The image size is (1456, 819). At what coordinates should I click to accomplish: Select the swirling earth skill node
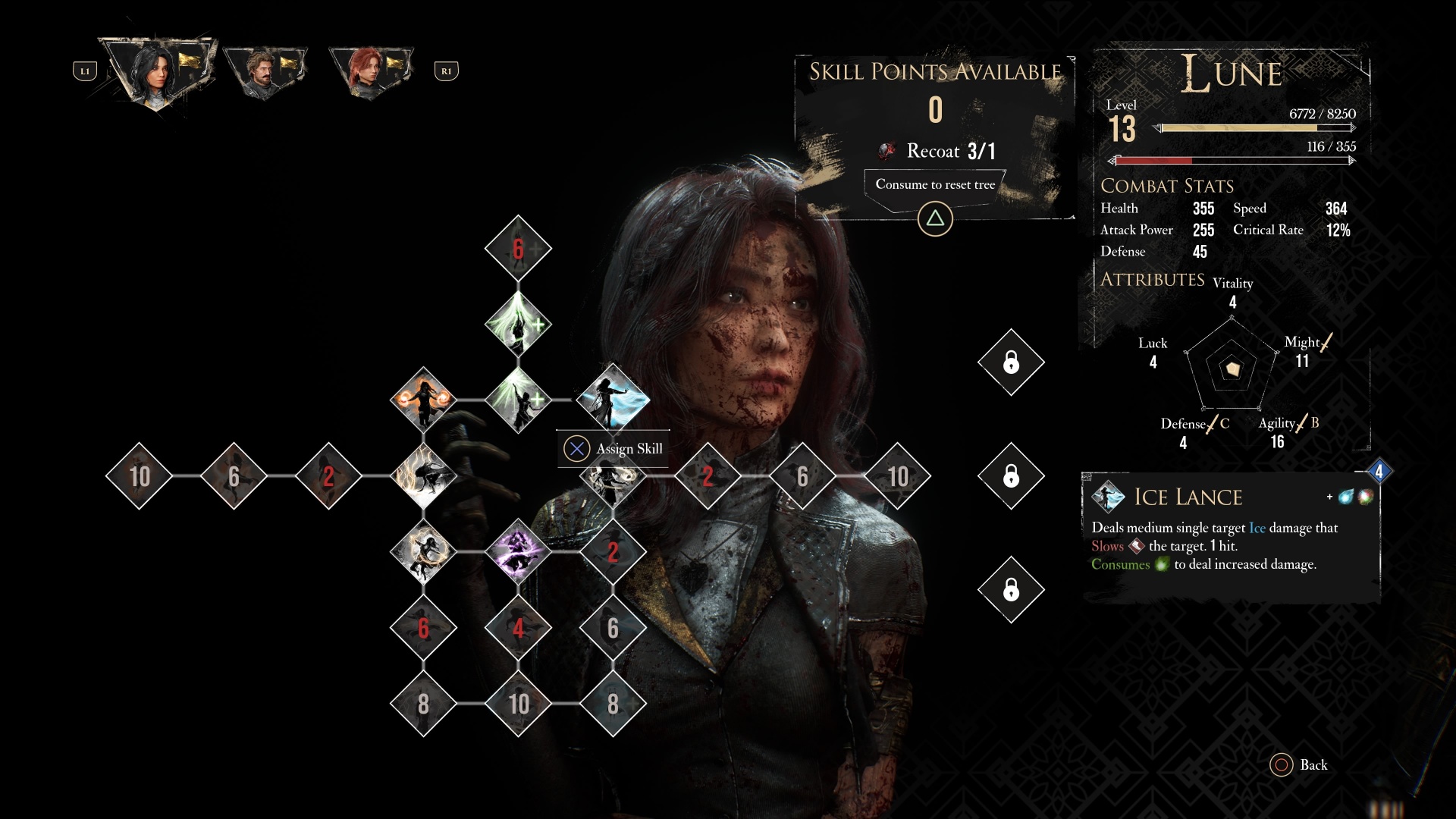point(423,551)
